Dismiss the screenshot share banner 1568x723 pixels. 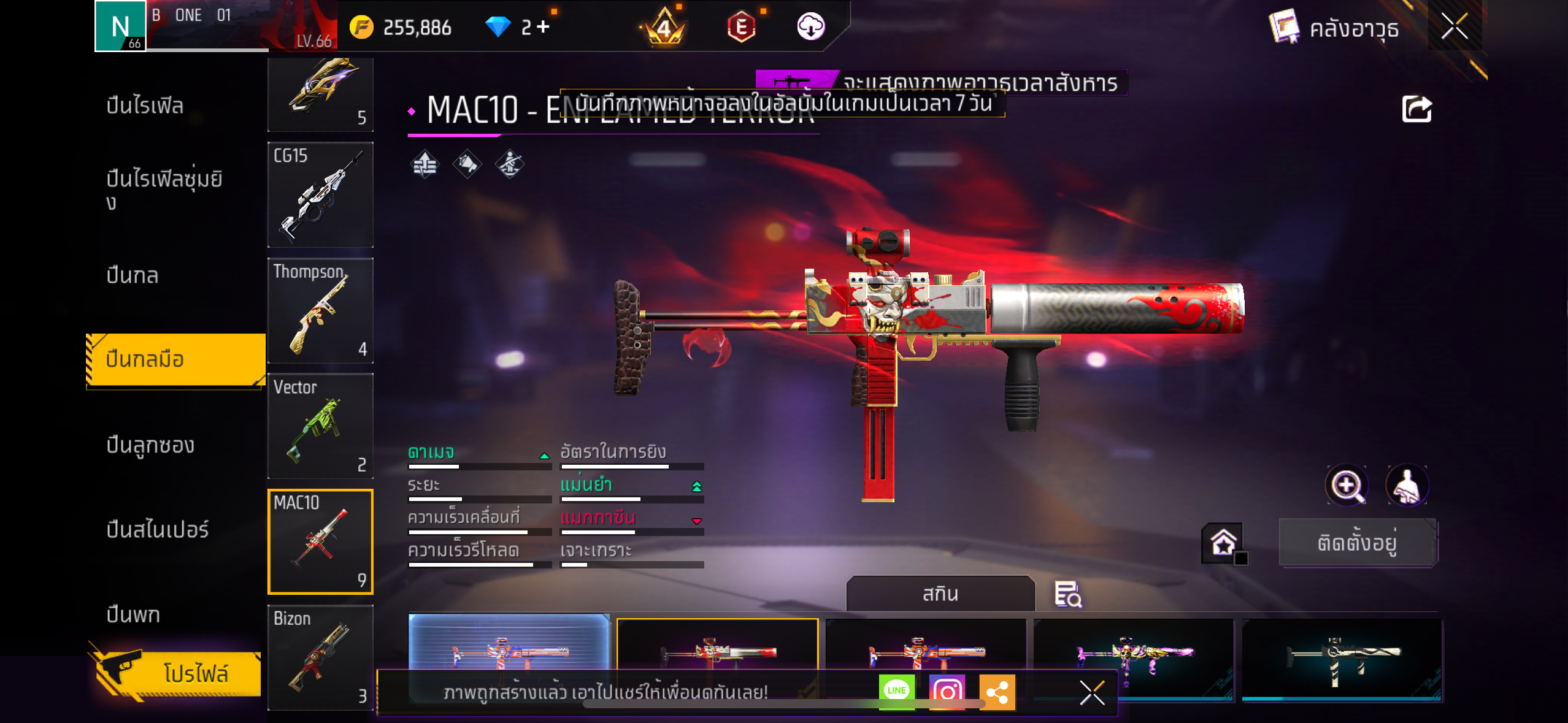pyautogui.click(x=1092, y=693)
